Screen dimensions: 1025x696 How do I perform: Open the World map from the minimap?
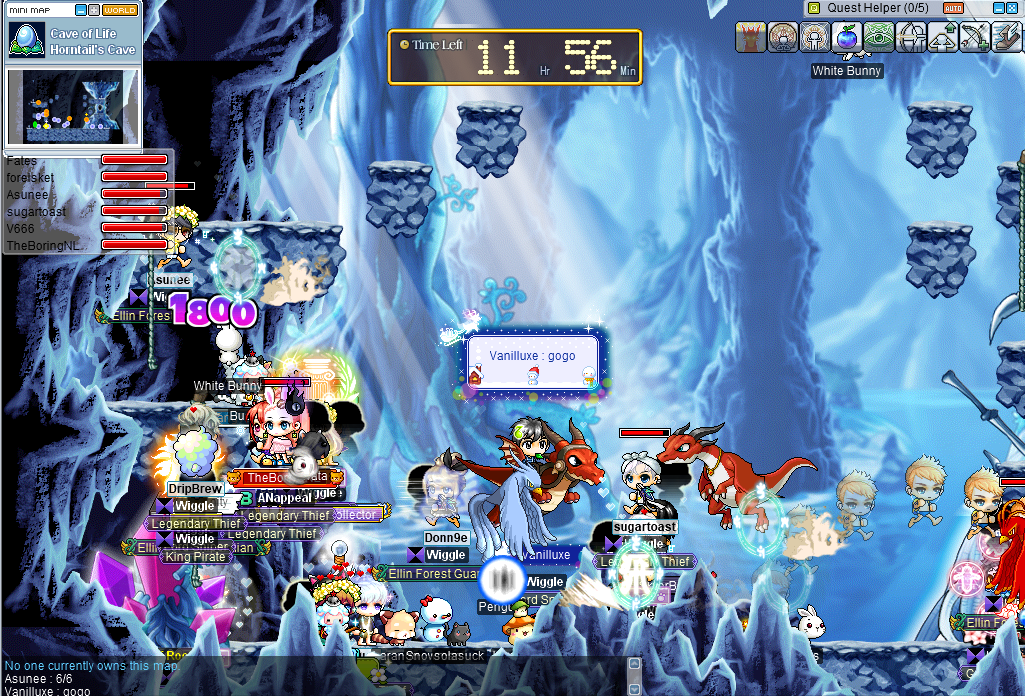[x=120, y=10]
